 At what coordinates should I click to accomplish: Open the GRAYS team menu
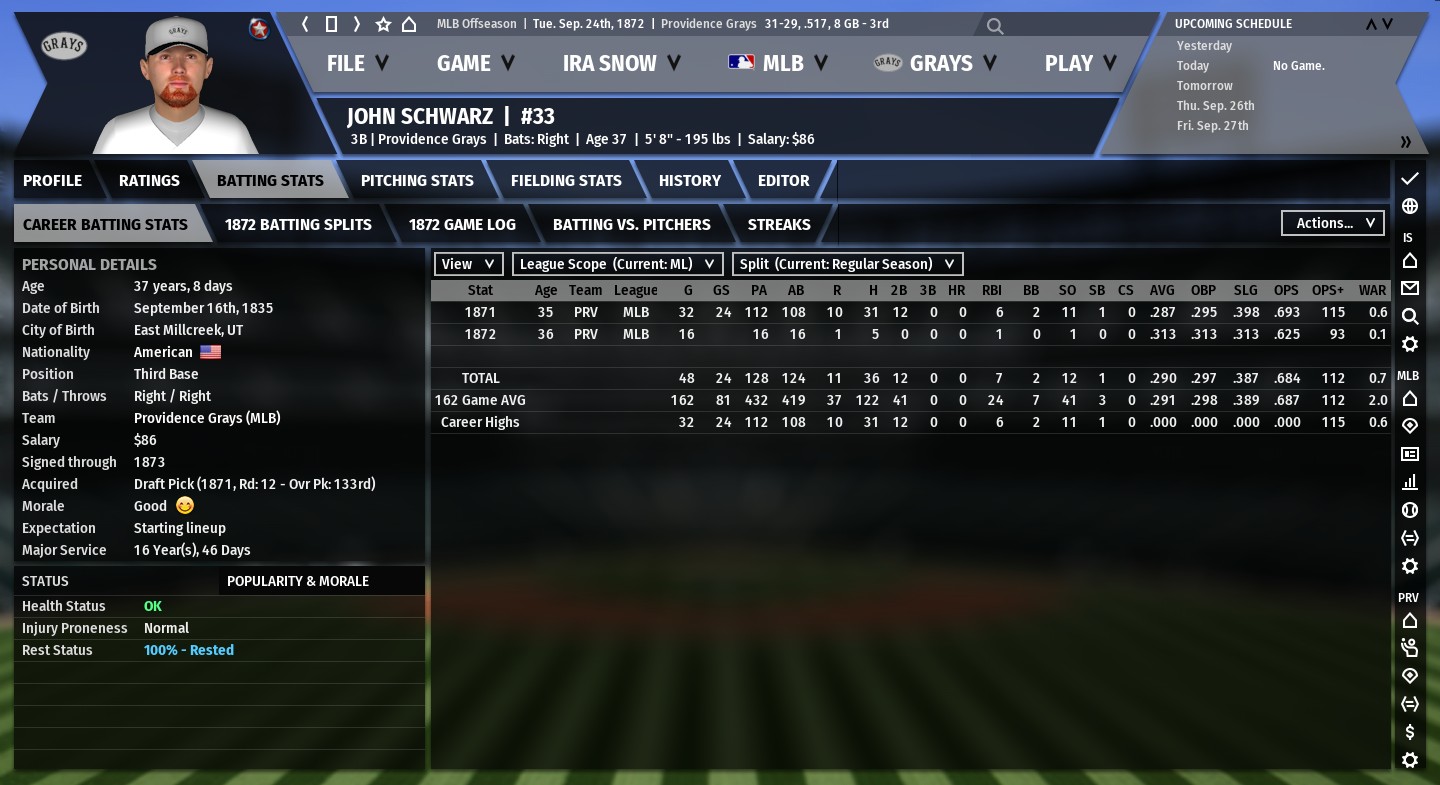935,63
